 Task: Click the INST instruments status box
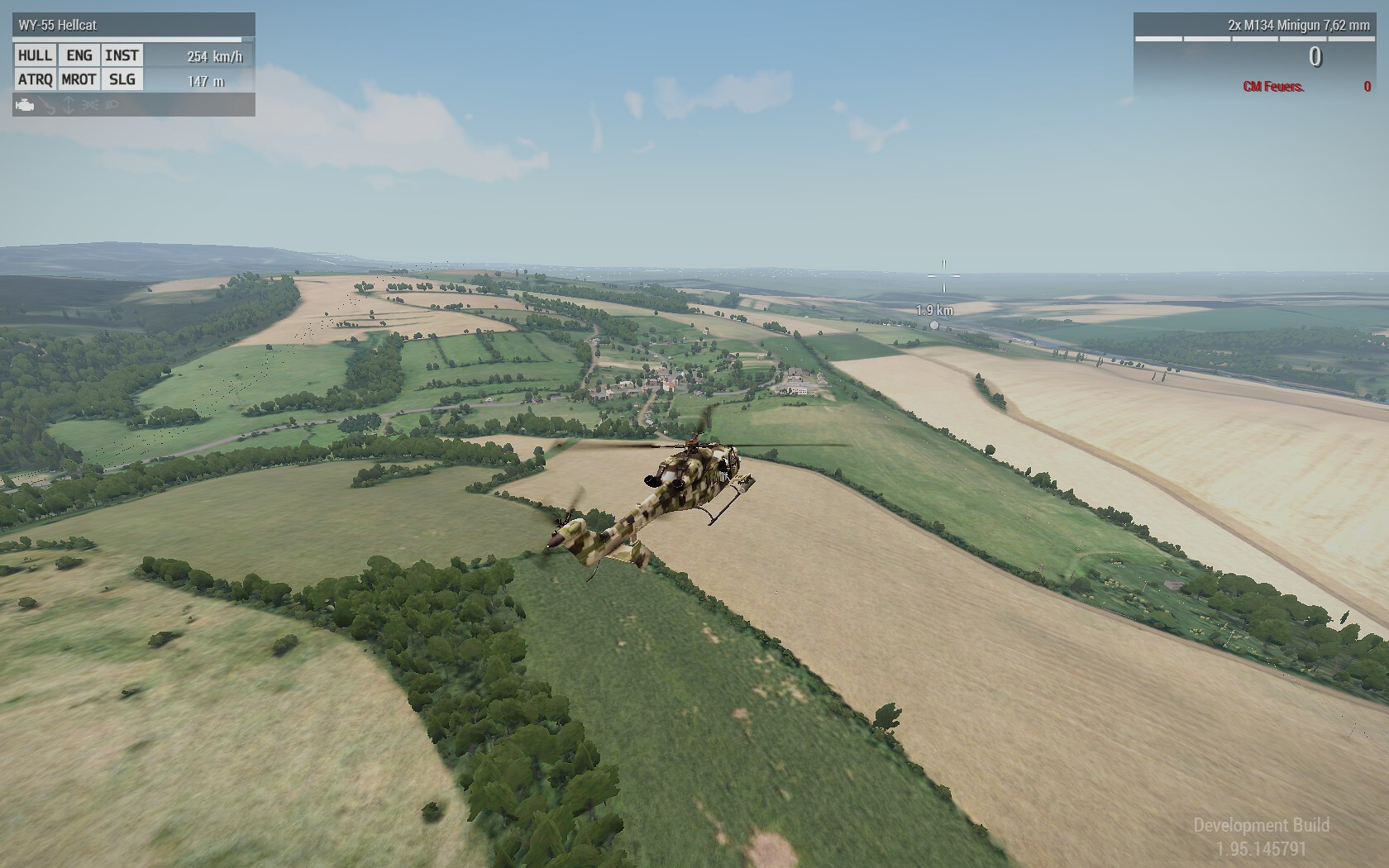click(x=122, y=55)
